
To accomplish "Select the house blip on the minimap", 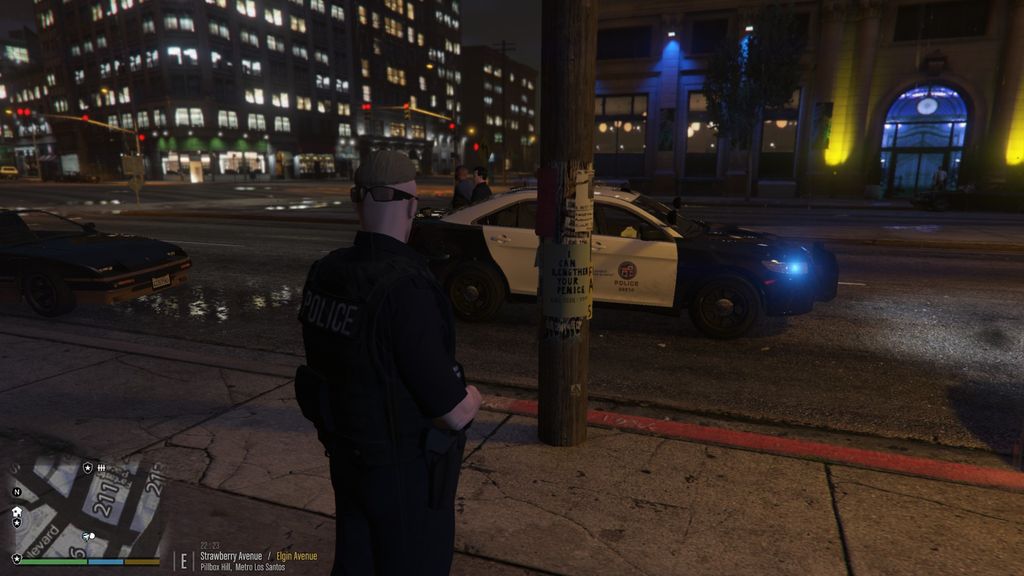I will (x=17, y=511).
